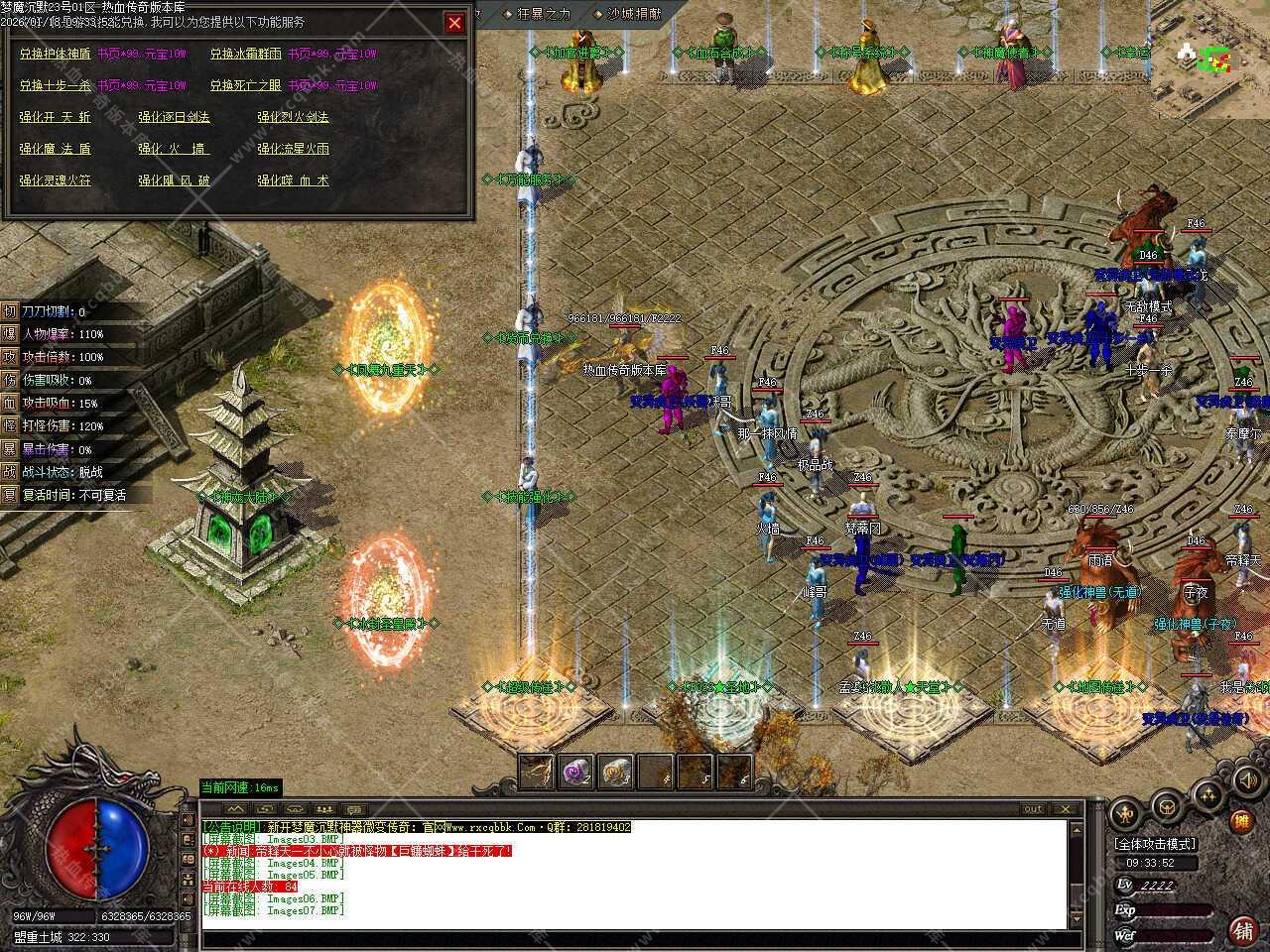Select the 强化灵魂火符 upgrade link

coord(56,180)
